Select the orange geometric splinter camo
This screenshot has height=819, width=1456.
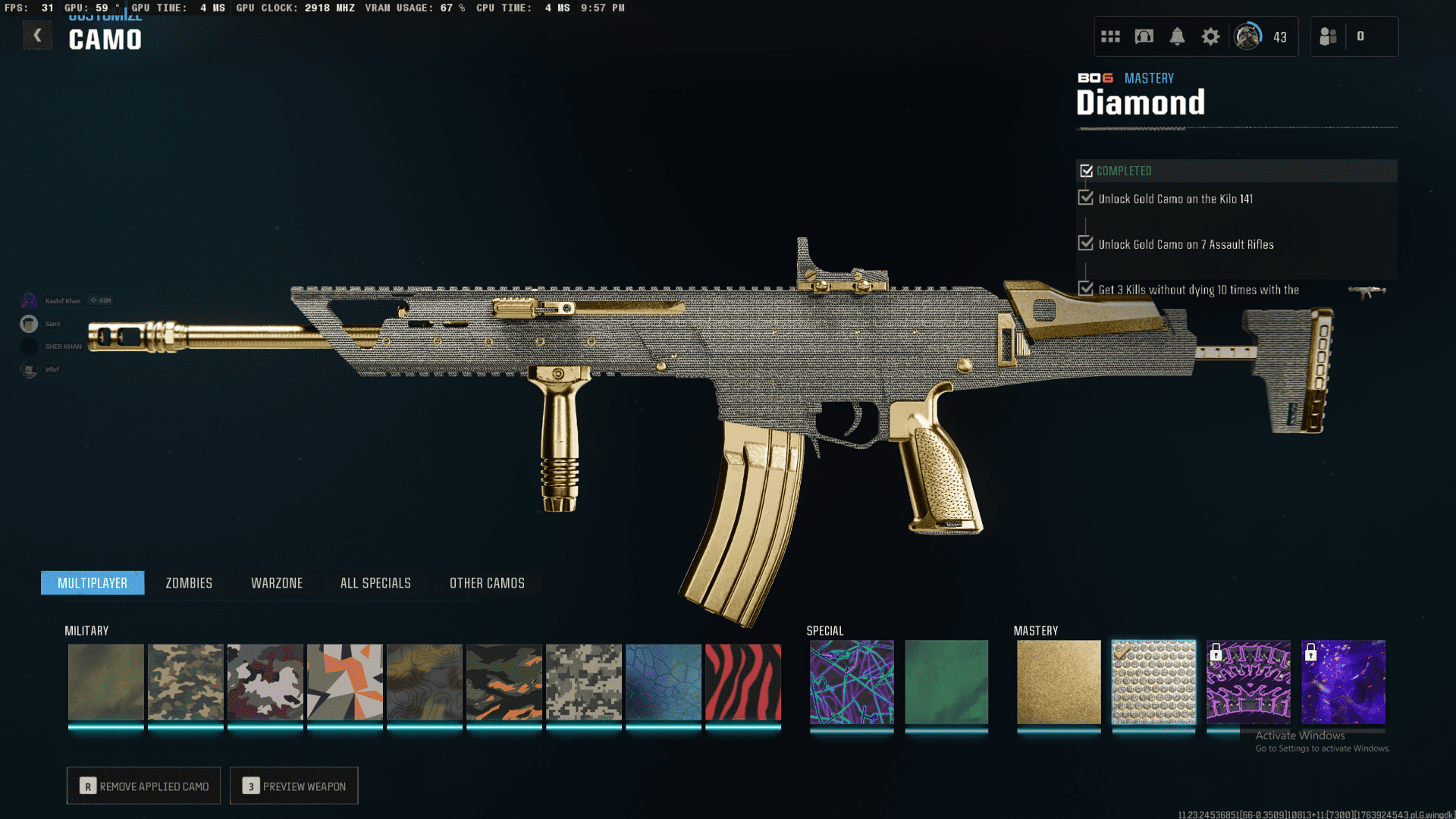[345, 682]
